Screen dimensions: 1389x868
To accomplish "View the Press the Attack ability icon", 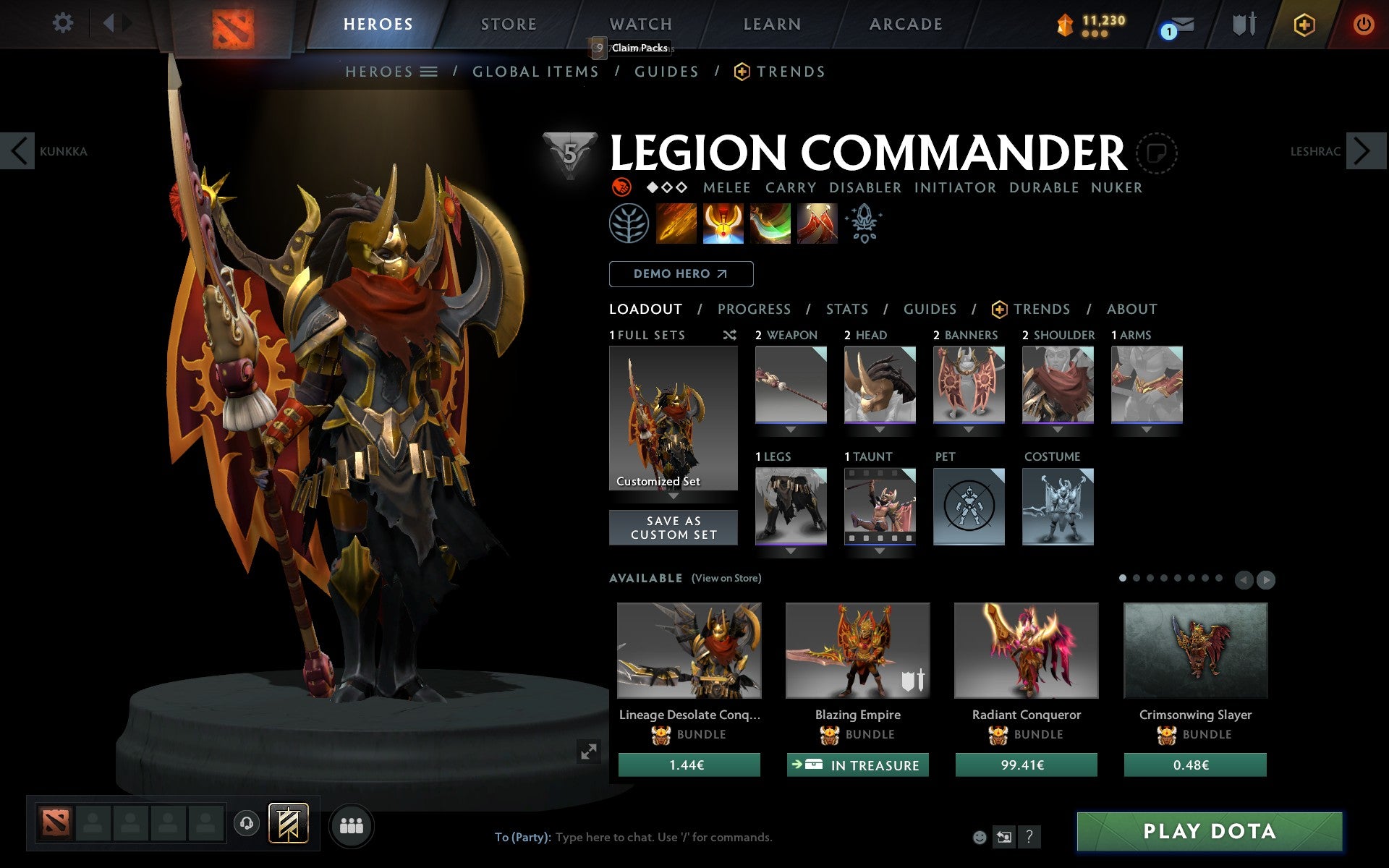I will coord(723,224).
